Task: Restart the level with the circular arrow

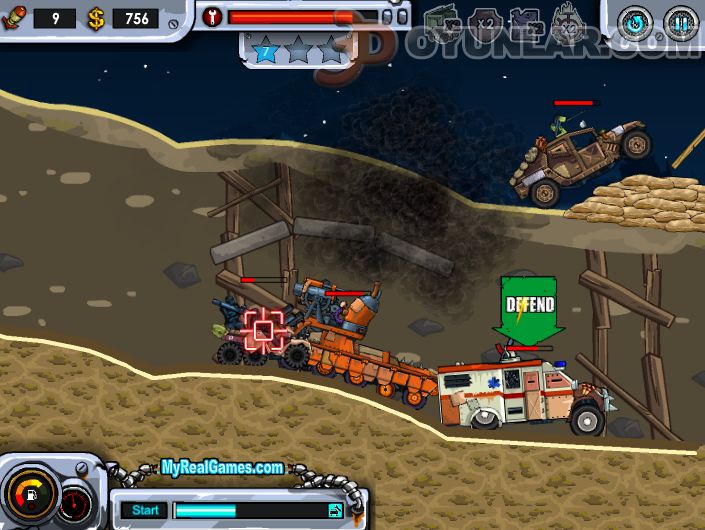Action: click(x=637, y=21)
